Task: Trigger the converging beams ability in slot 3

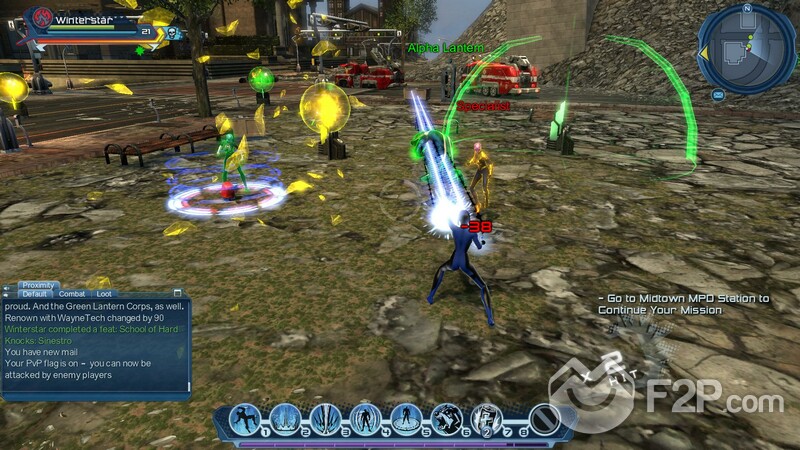Action: (x=326, y=417)
